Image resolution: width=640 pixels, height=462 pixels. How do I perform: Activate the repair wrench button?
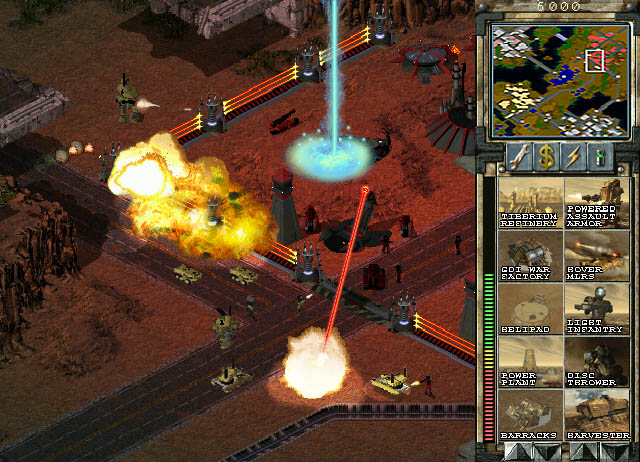pos(519,155)
